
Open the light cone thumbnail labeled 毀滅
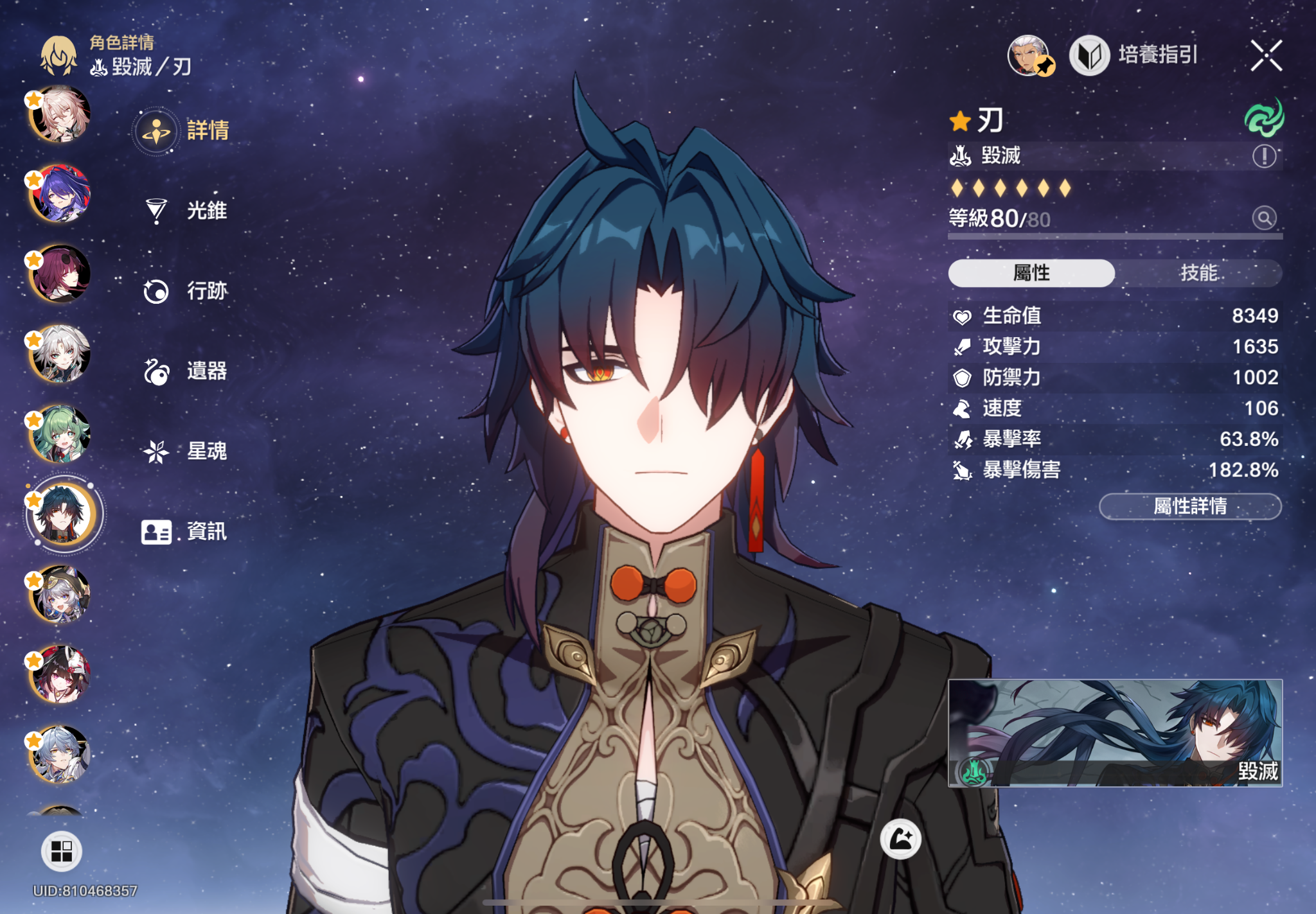coord(1115,733)
